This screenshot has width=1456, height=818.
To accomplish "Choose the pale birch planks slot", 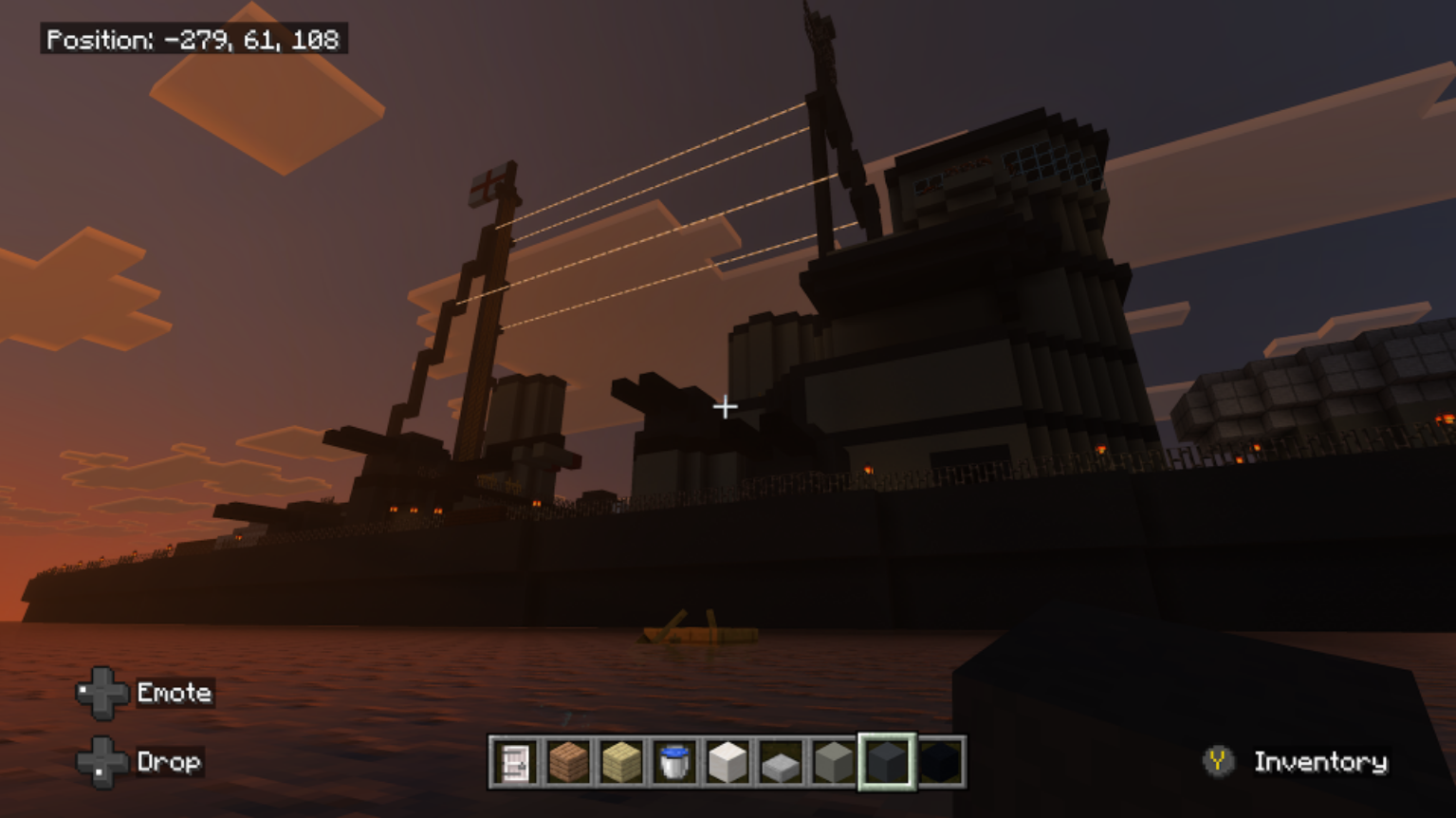I will pos(621,762).
